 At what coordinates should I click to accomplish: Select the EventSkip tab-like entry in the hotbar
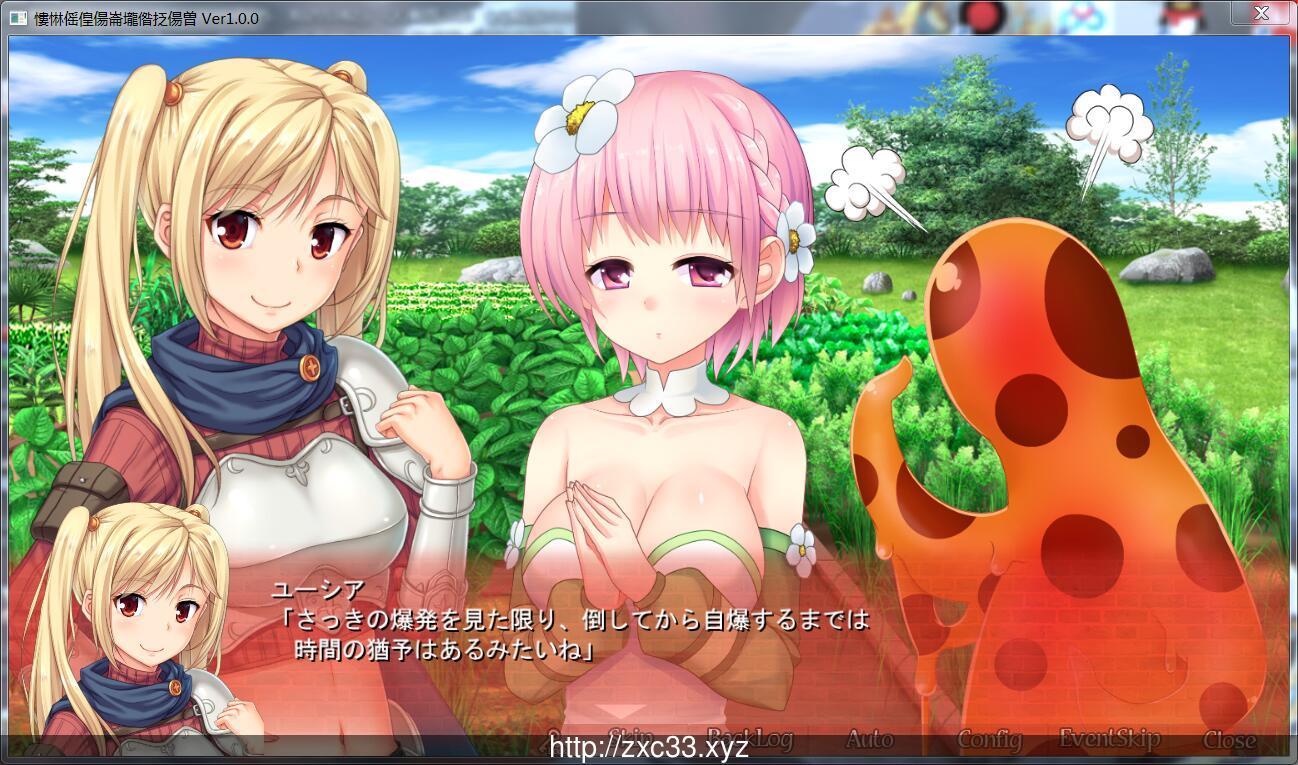pos(1109,738)
